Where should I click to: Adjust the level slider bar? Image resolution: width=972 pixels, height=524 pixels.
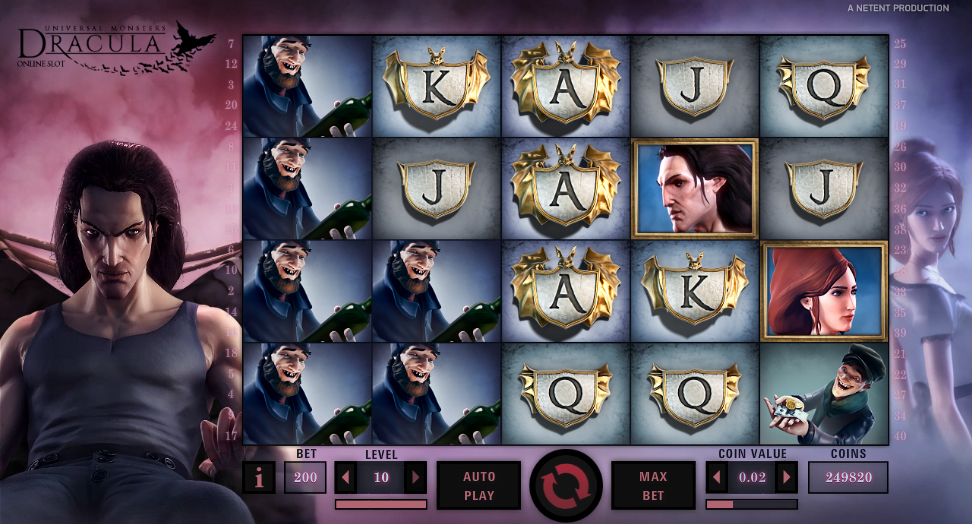click(380, 504)
